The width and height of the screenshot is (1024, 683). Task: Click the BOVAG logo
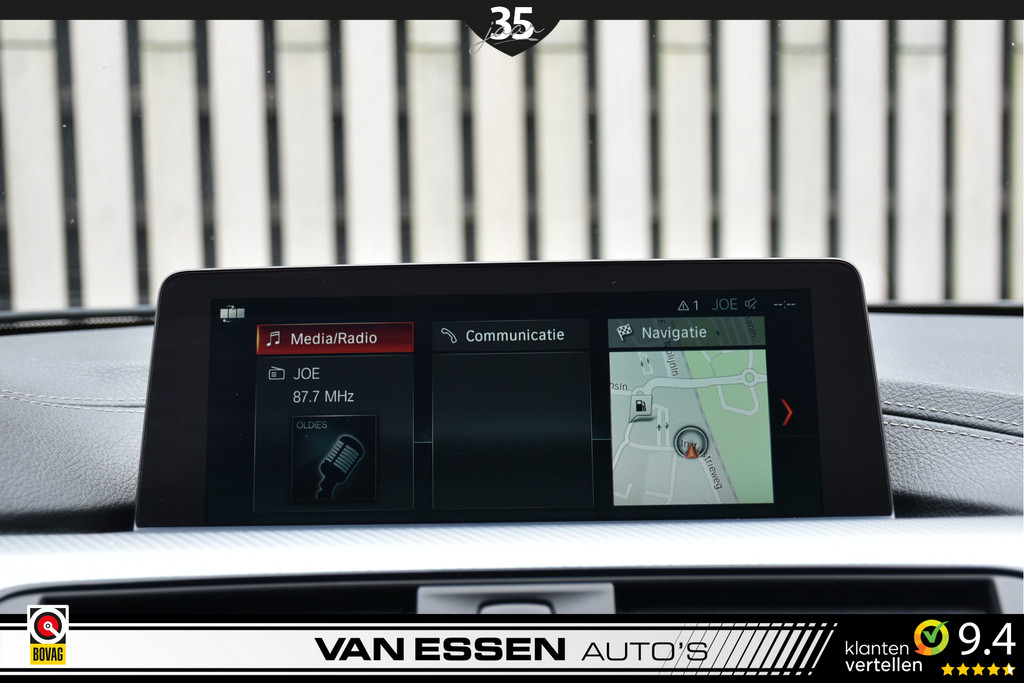47,635
